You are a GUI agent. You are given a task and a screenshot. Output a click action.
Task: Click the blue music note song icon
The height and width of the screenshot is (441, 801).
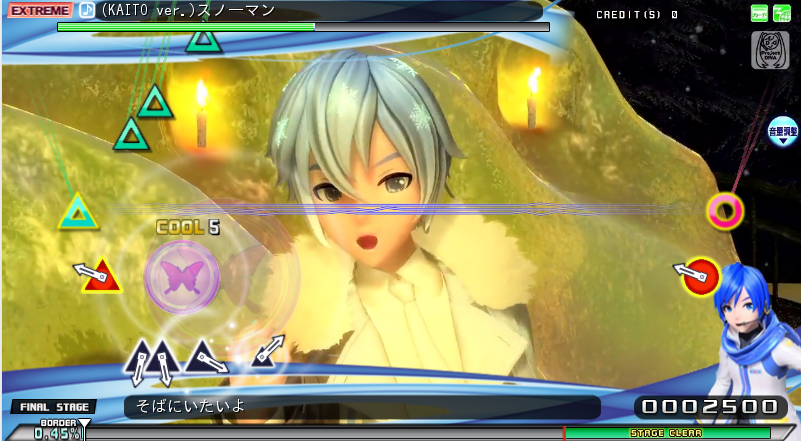[x=87, y=10]
